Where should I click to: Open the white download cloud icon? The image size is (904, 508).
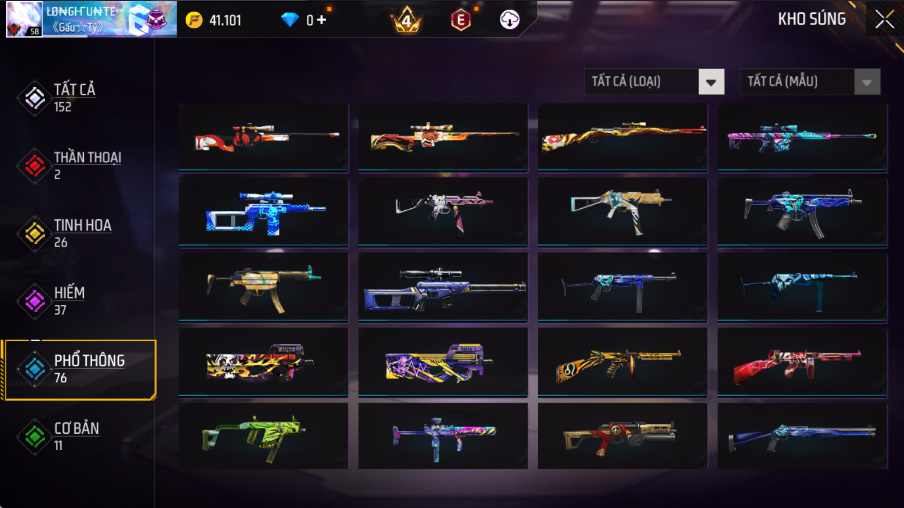[510, 19]
